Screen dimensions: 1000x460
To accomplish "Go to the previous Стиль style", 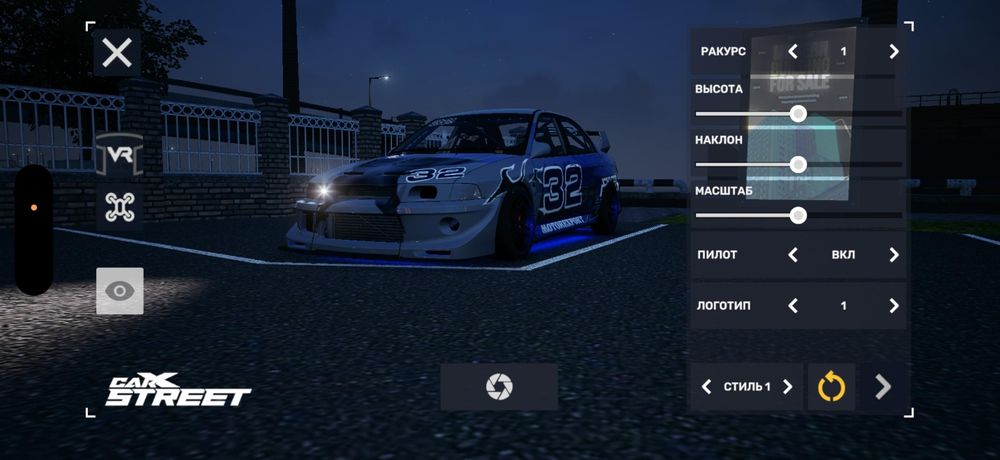I will [707, 387].
